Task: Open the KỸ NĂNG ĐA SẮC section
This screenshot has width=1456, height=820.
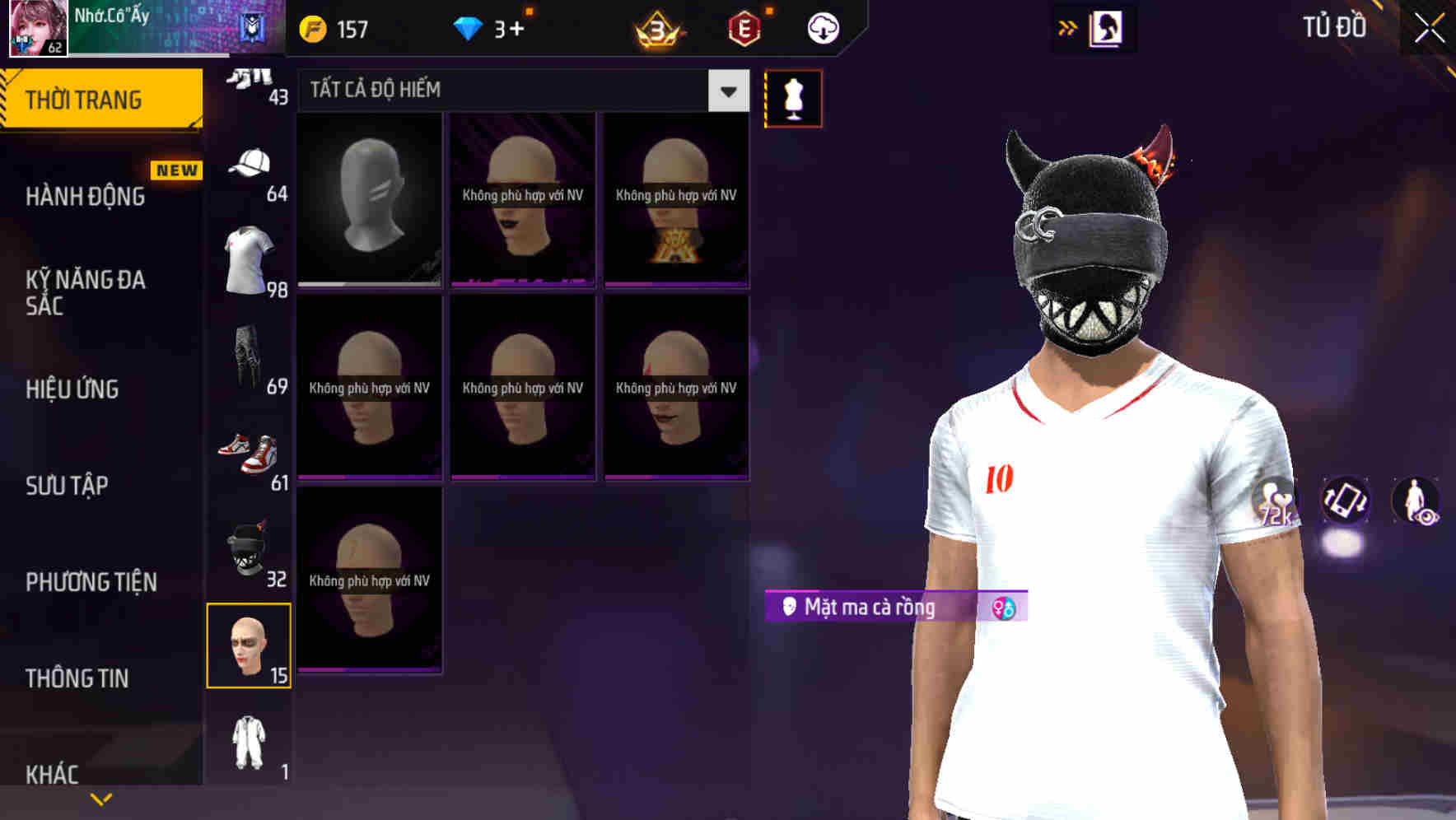Action: [x=86, y=293]
